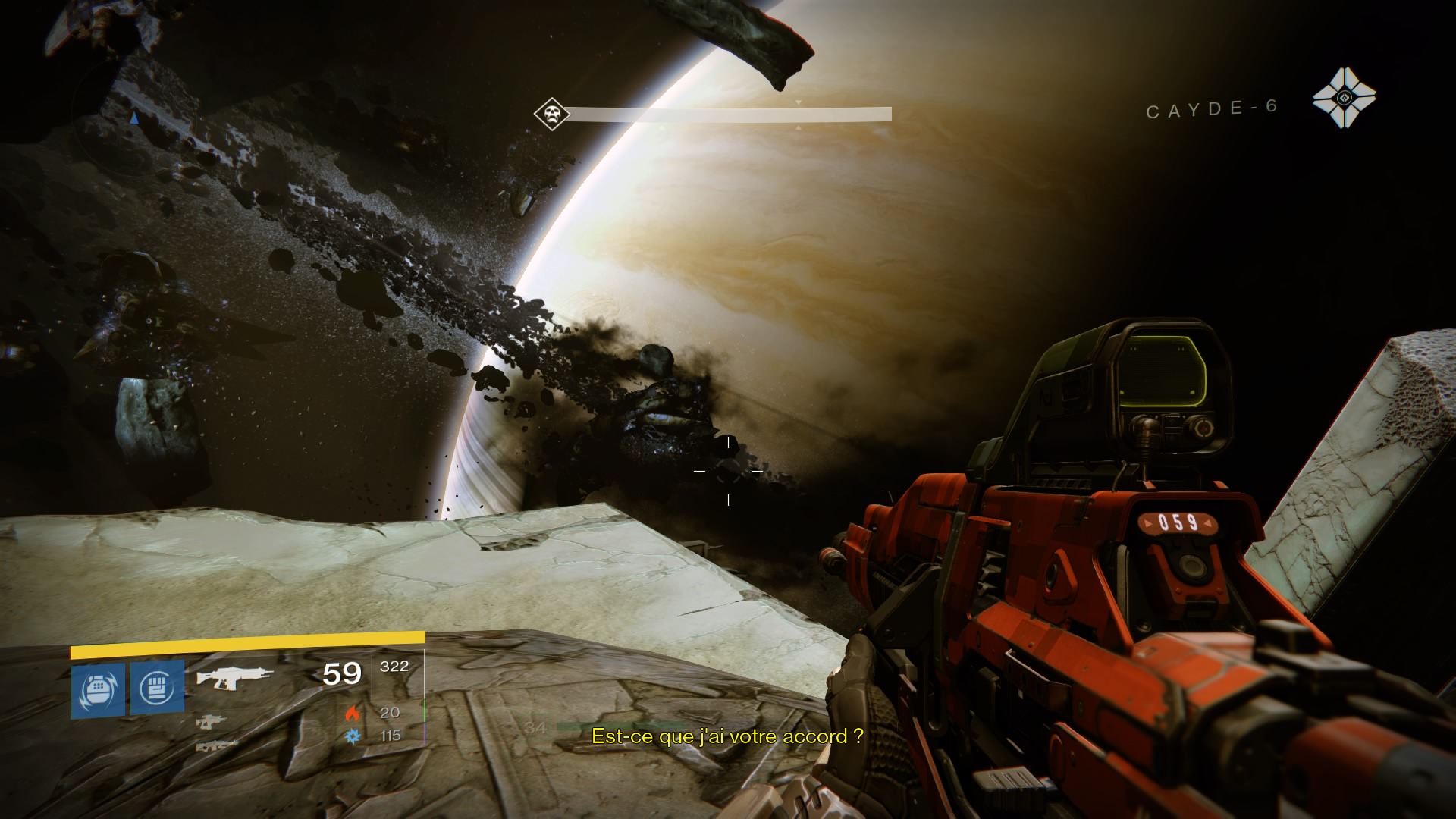Click the Ghost companion icon
This screenshot has height=819, width=1456.
(x=1344, y=98)
